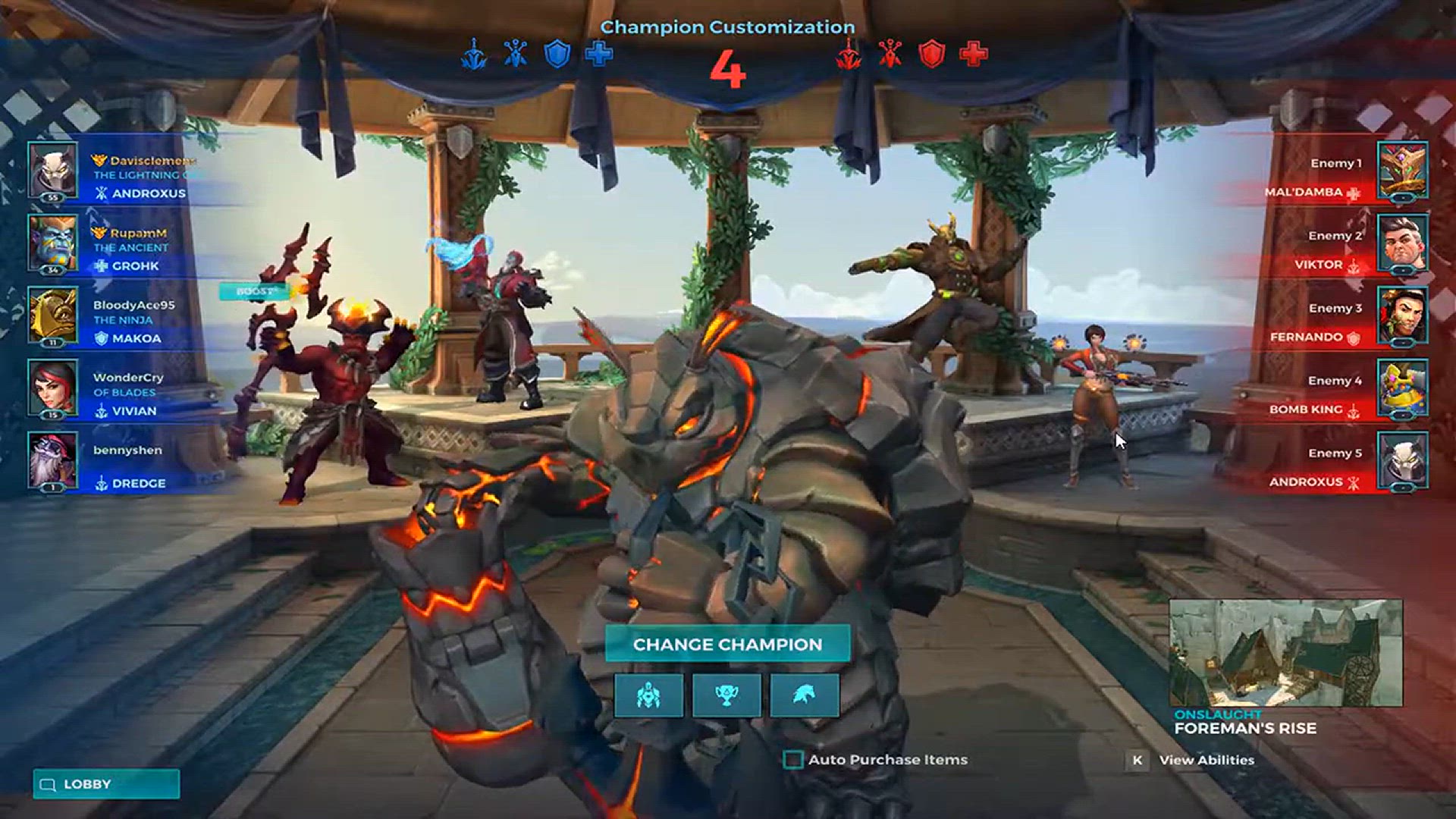Screen dimensions: 1456x819
Task: Click the Change Champion button
Action: pyautogui.click(x=727, y=644)
